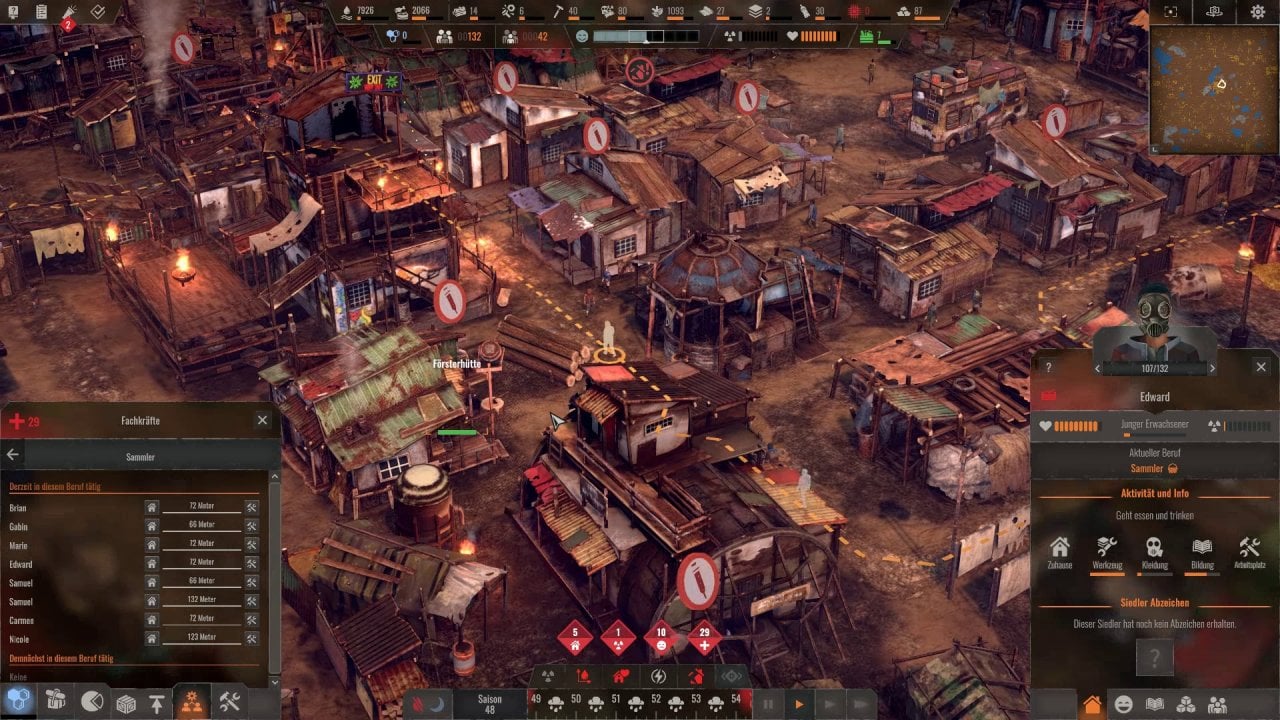
Task: Show the previous settler with left arrow
Action: tap(1098, 369)
